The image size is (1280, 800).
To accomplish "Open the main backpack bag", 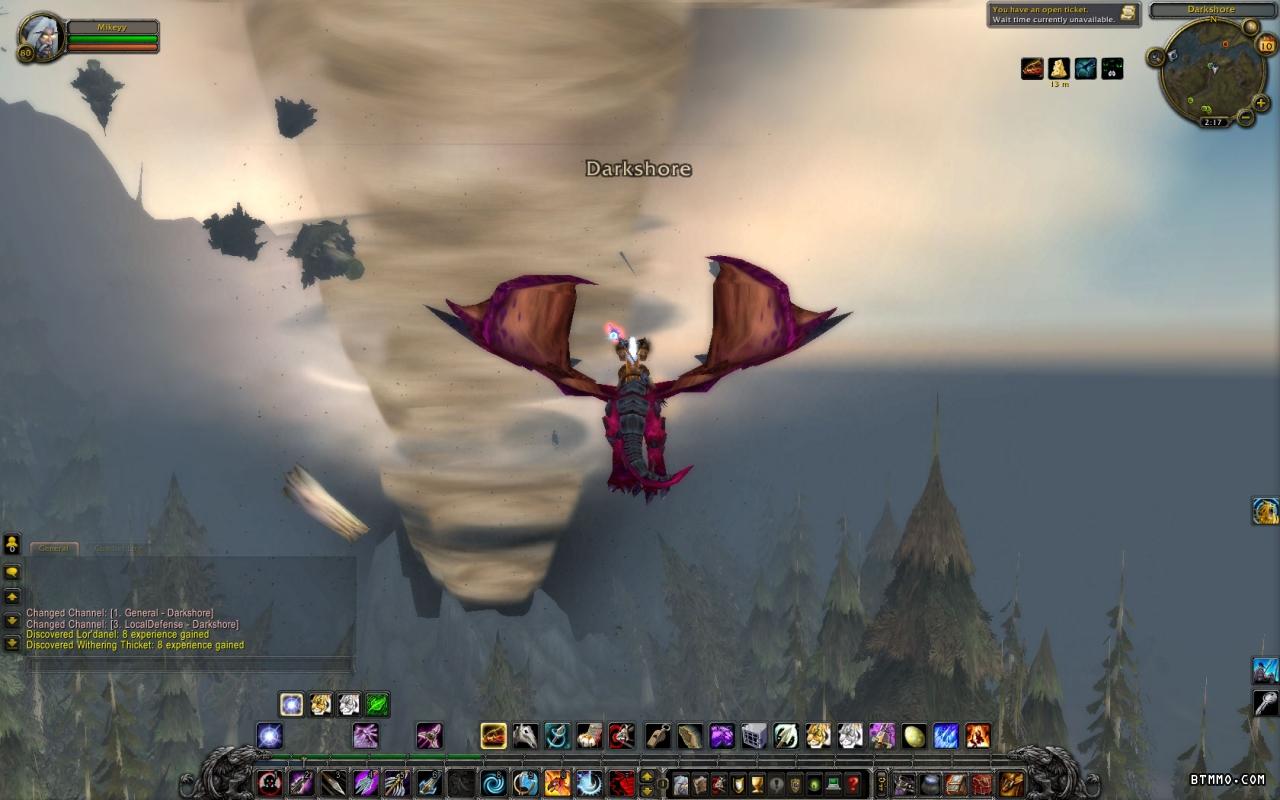I will coord(1011,784).
